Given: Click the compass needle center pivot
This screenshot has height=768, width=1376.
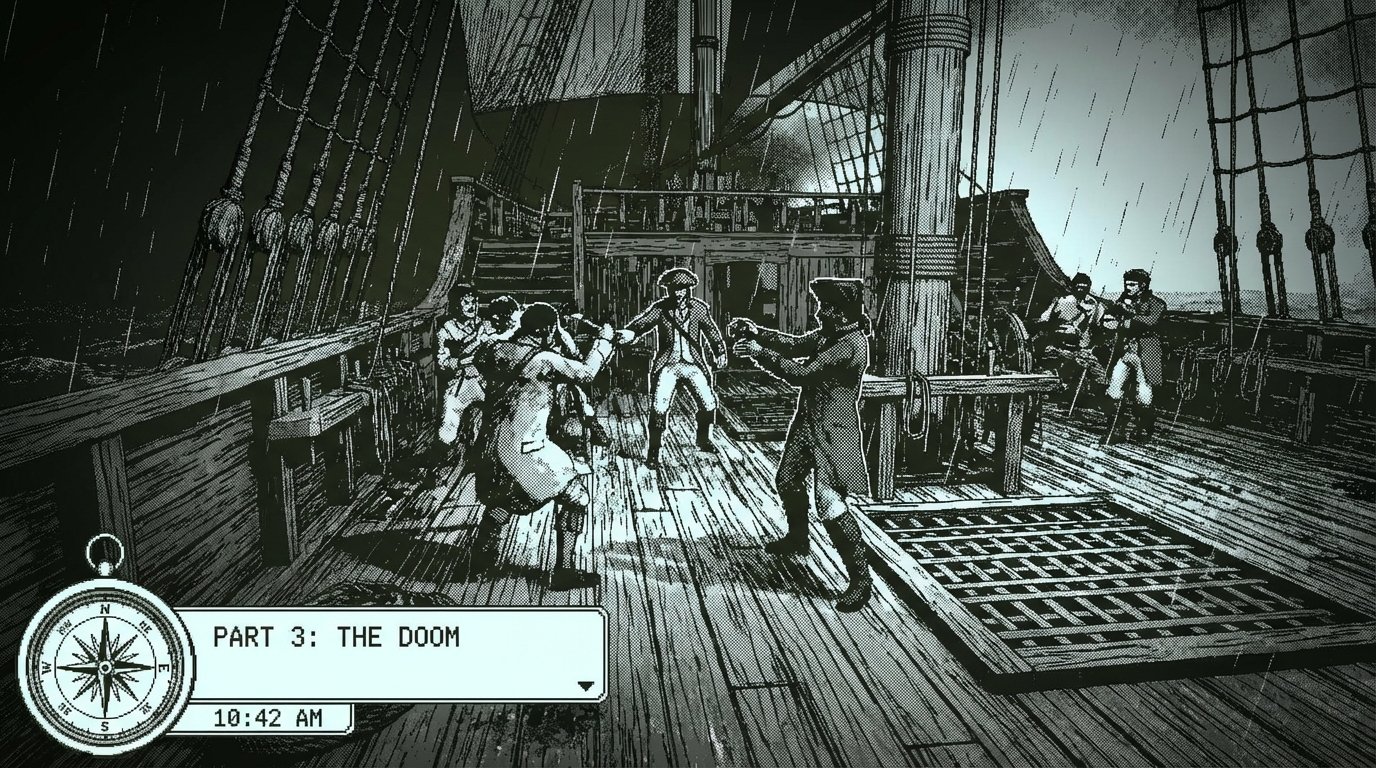Looking at the screenshot, I should 104,668.
